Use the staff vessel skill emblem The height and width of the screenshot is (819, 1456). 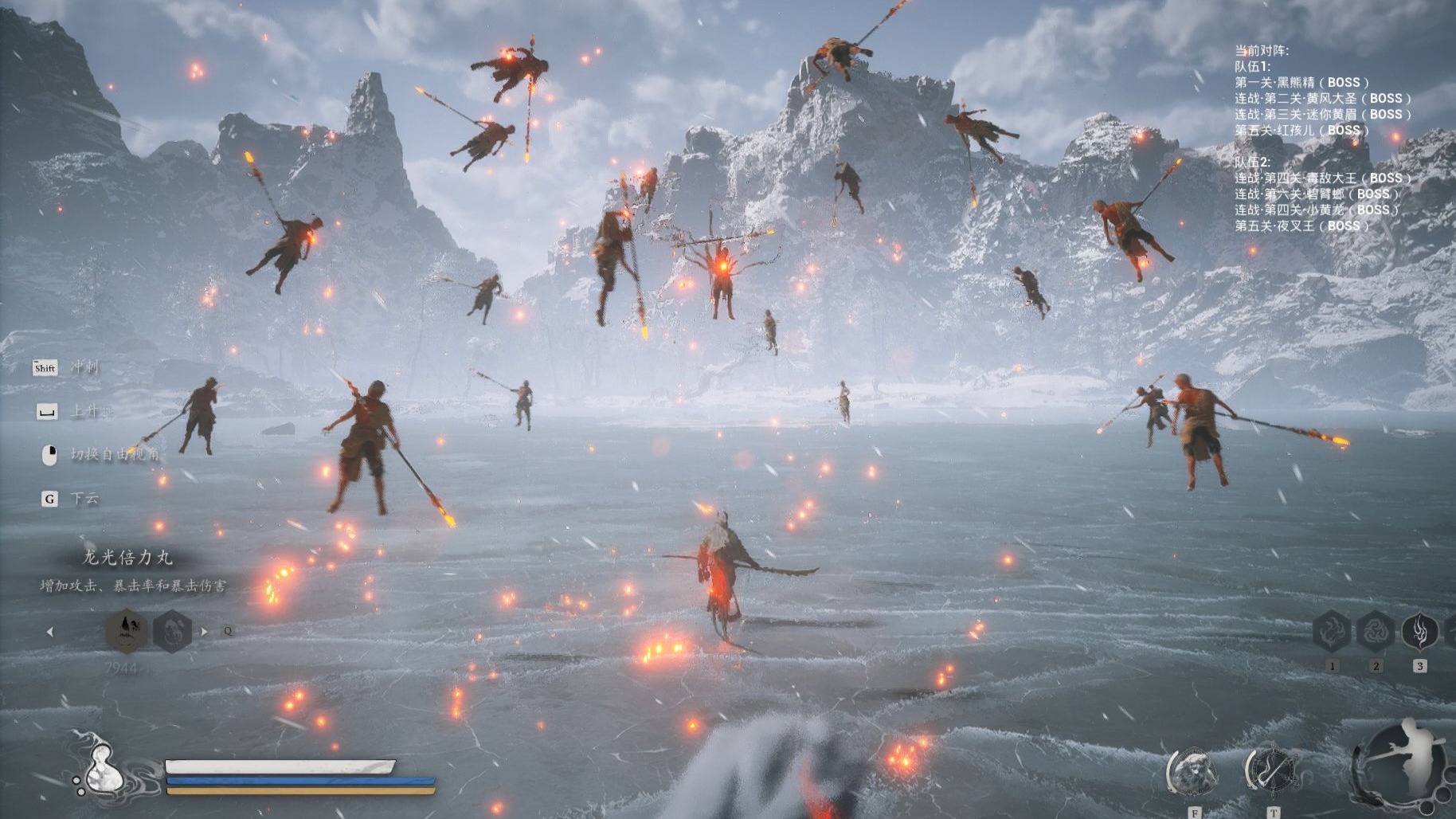point(1272,771)
